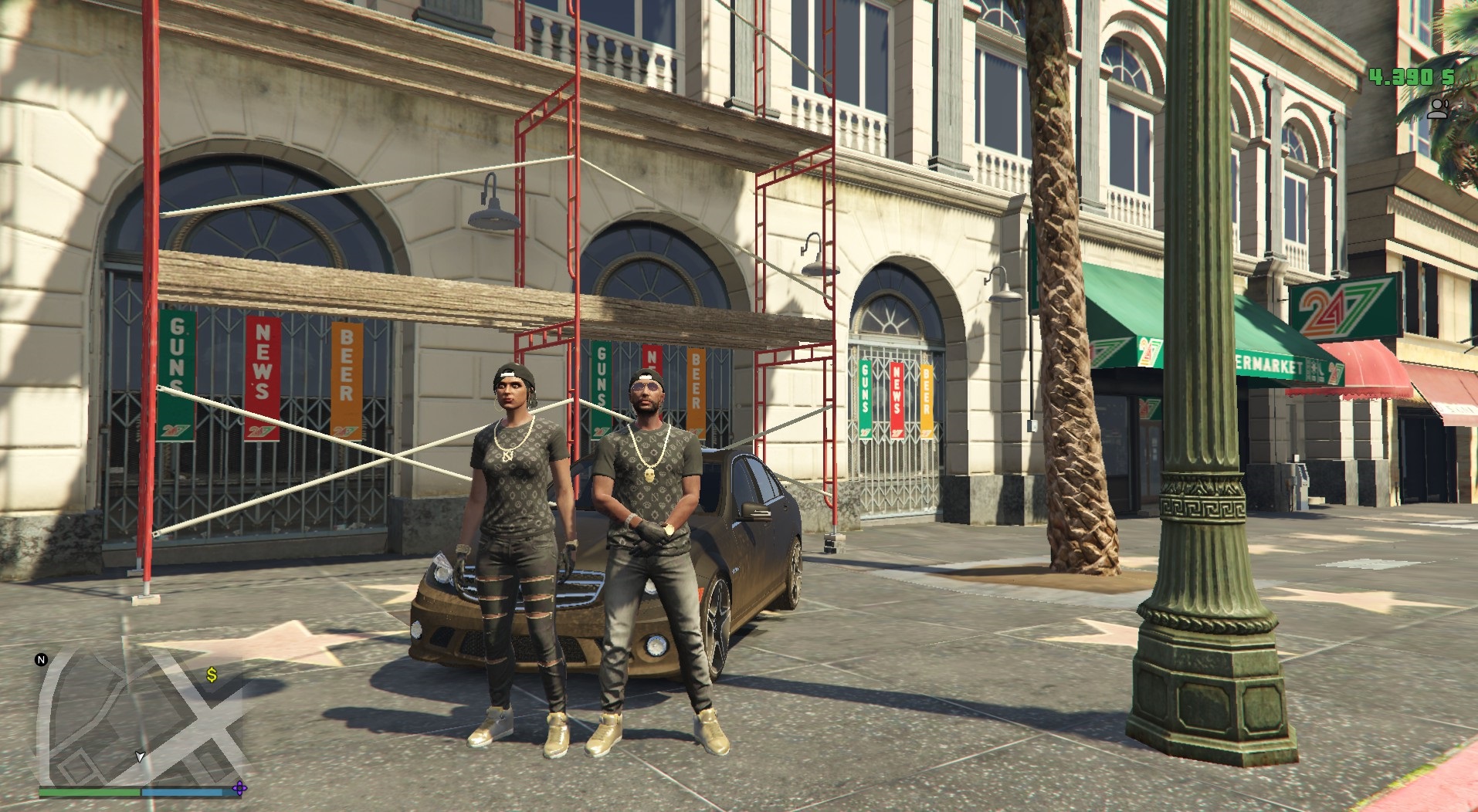Click the purple icon beside the armor bar
The image size is (1478, 812).
(240, 788)
